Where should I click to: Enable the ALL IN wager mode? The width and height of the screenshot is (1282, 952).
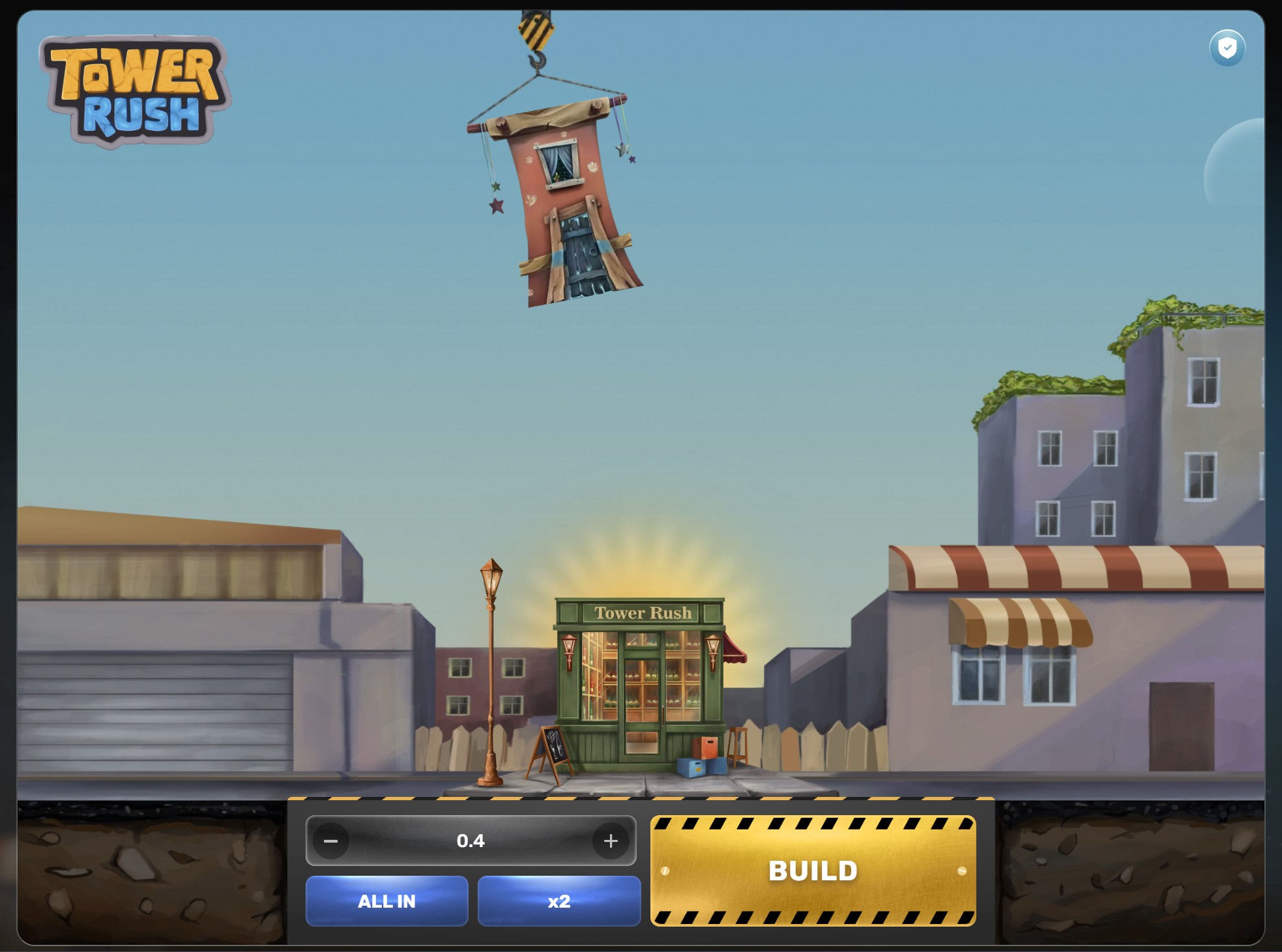click(x=386, y=902)
